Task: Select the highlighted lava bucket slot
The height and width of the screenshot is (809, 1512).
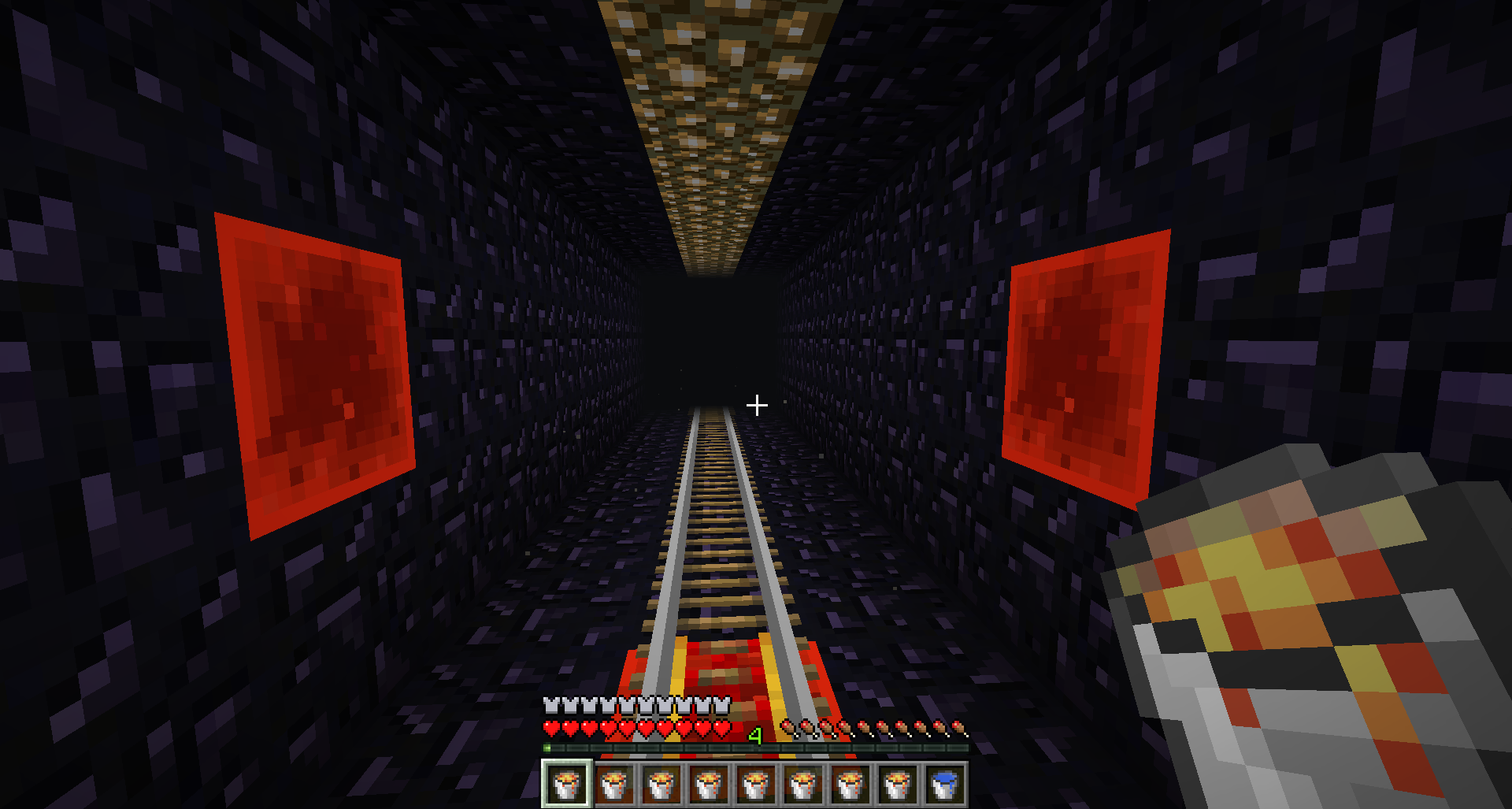Action: (x=566, y=784)
